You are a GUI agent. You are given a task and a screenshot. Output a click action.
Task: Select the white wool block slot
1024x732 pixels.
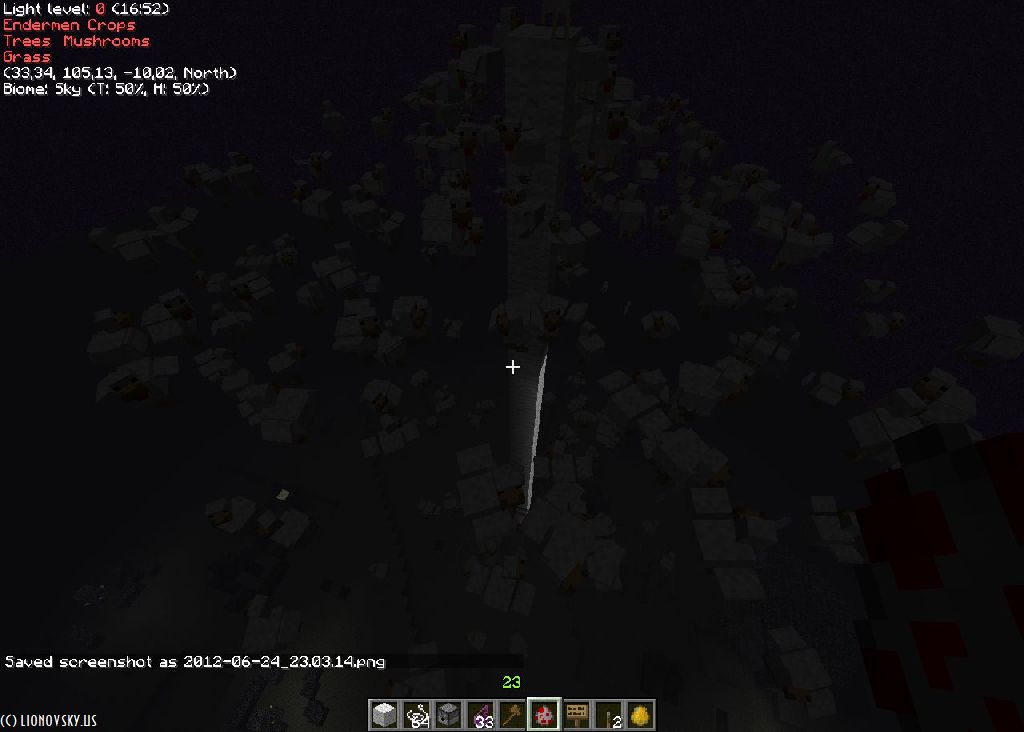tap(384, 715)
